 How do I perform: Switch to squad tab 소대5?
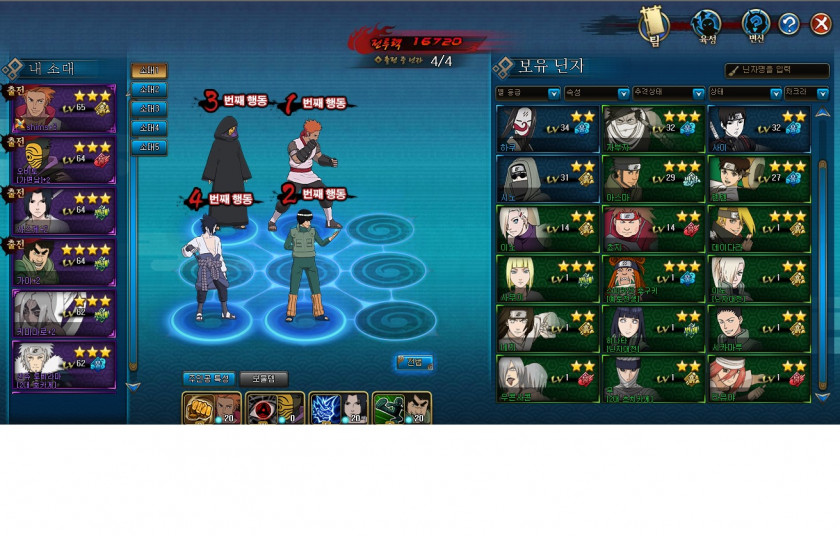[x=149, y=147]
